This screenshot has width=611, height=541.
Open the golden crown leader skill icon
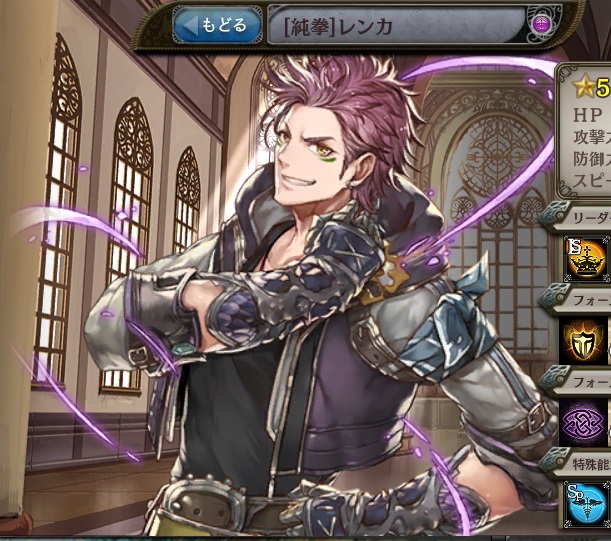pos(588,261)
